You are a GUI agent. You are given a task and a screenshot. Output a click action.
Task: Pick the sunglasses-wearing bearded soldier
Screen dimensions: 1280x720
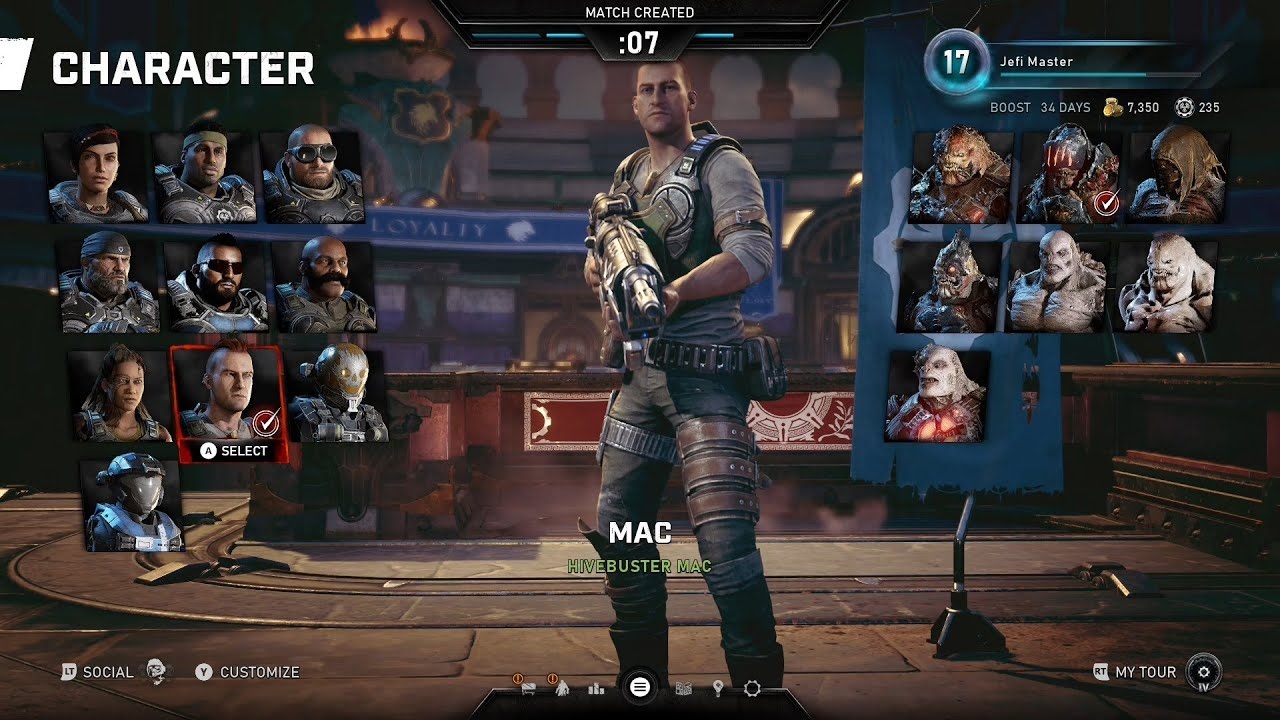tap(217, 283)
